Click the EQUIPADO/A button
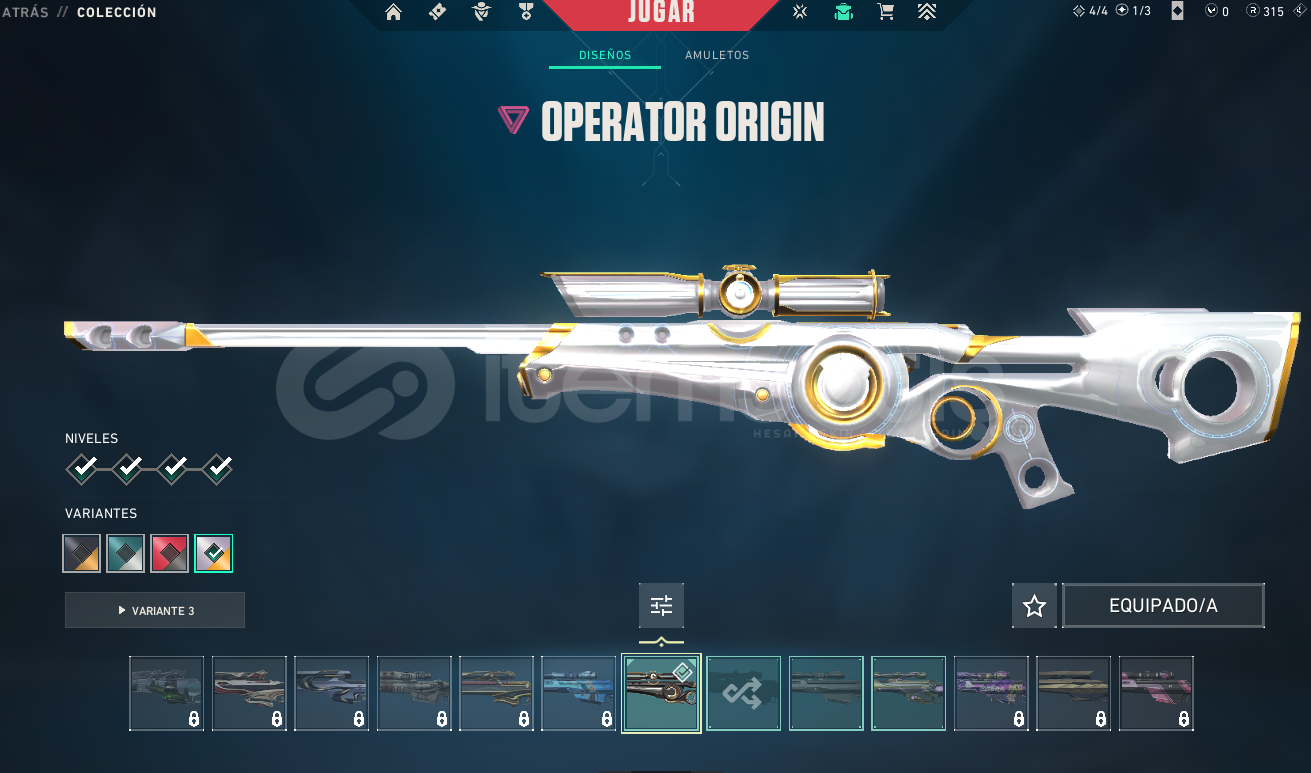 click(x=1163, y=606)
